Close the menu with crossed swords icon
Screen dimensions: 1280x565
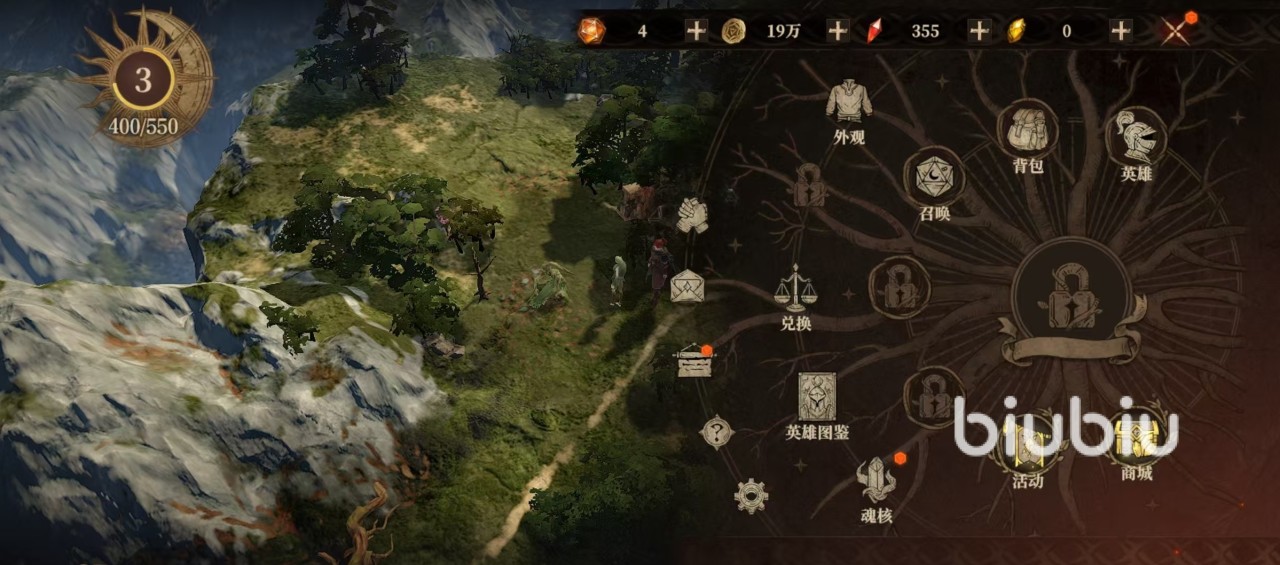point(1175,30)
